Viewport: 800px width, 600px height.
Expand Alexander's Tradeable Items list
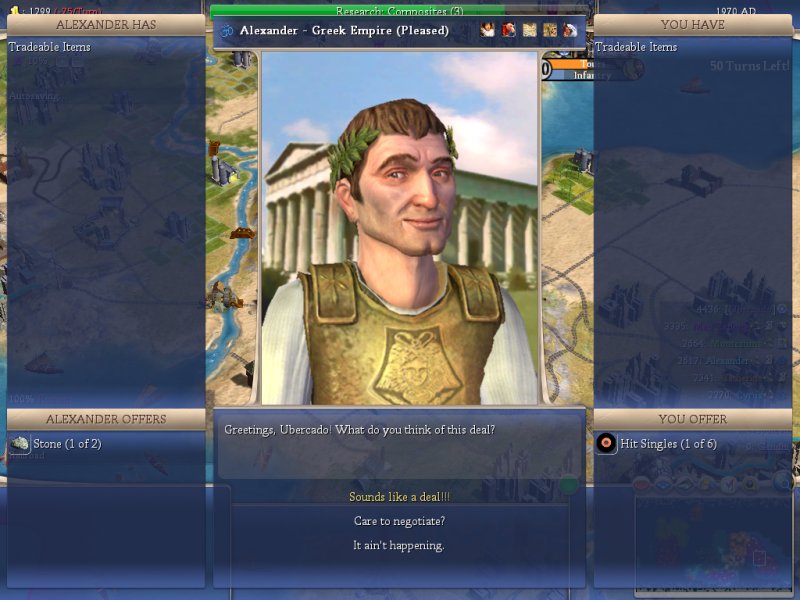pyautogui.click(x=50, y=47)
